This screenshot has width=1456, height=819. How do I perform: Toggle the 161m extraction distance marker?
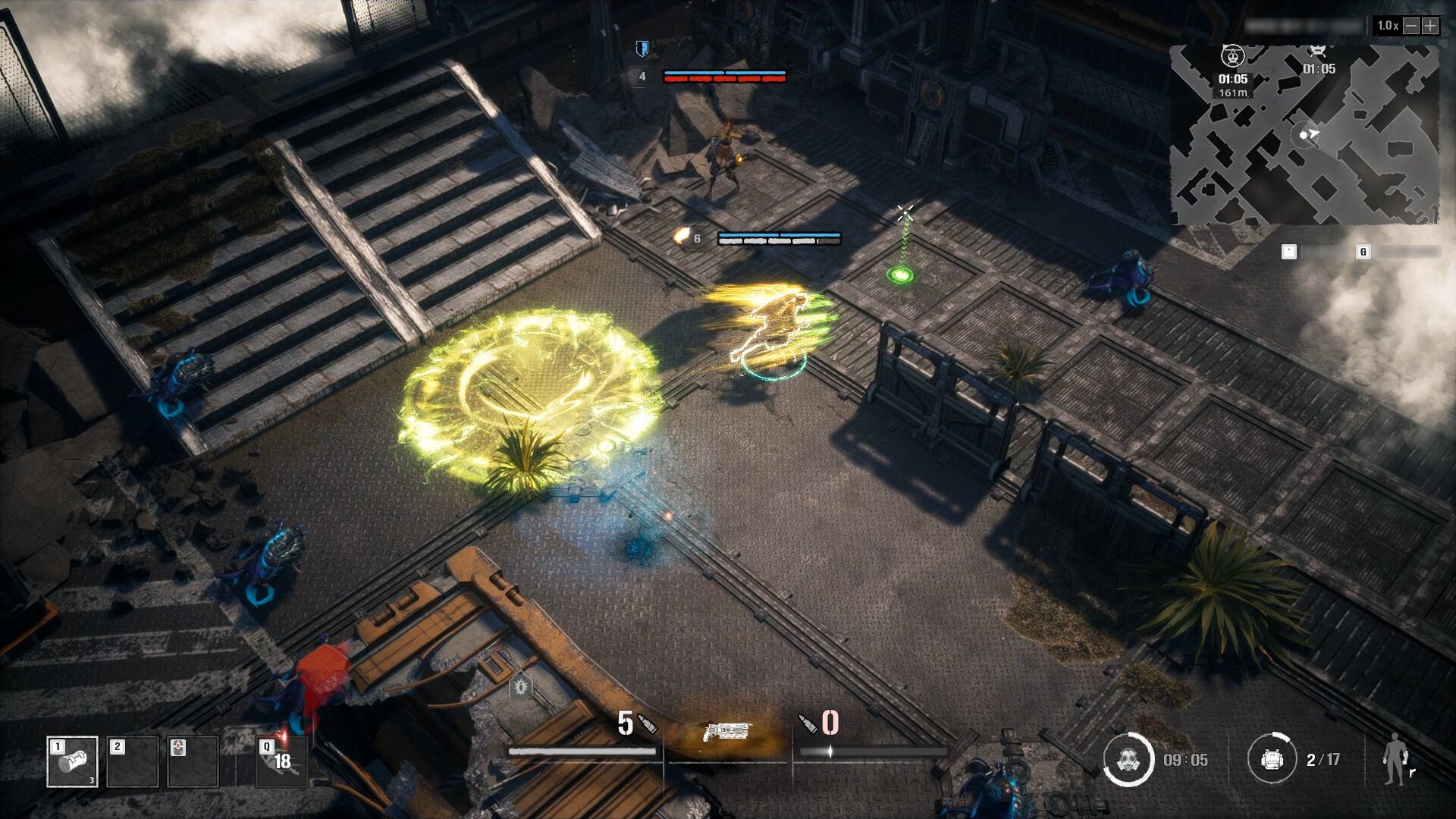pyautogui.click(x=1233, y=91)
